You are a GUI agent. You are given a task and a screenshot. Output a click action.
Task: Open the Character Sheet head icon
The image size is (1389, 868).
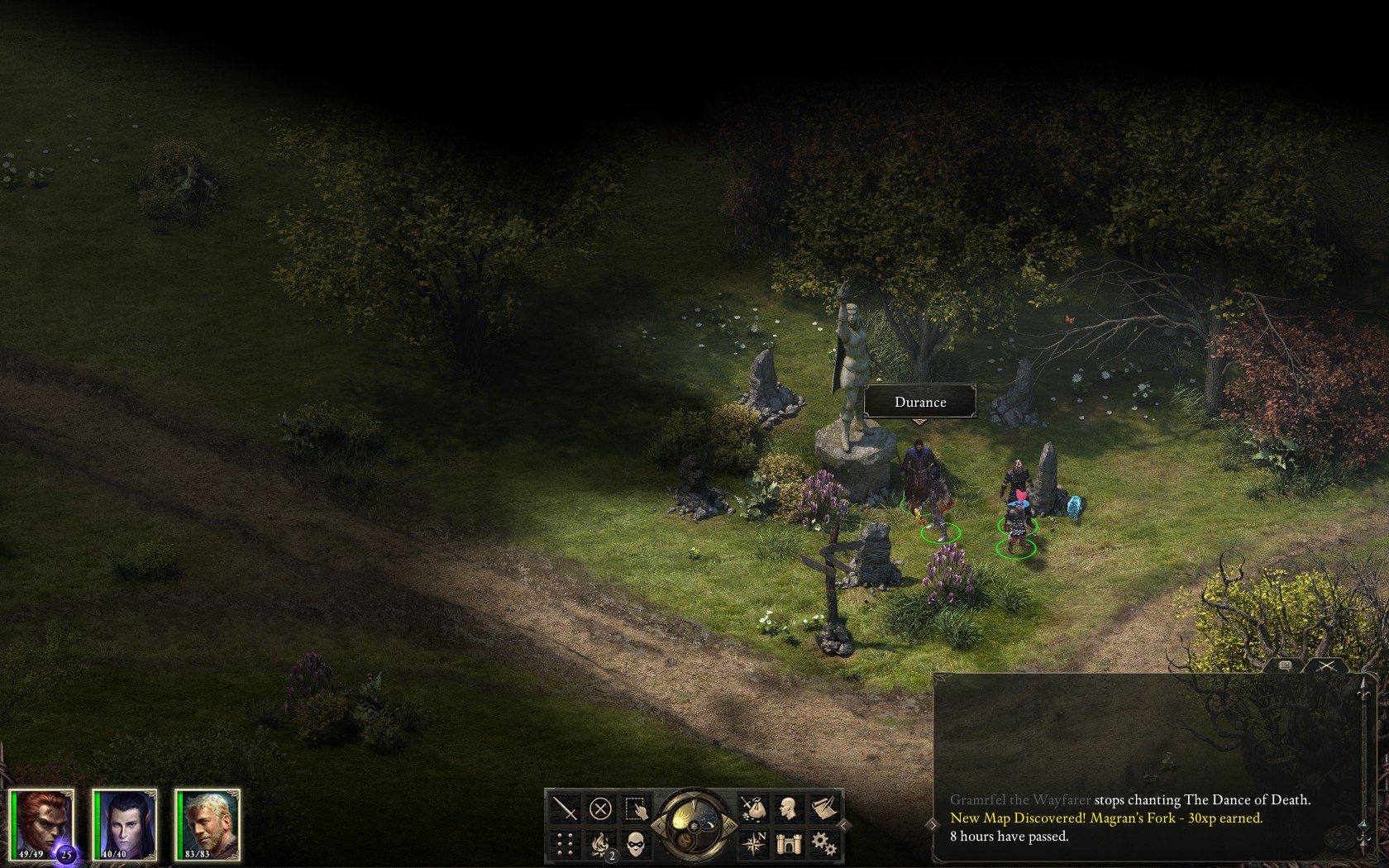click(x=788, y=808)
